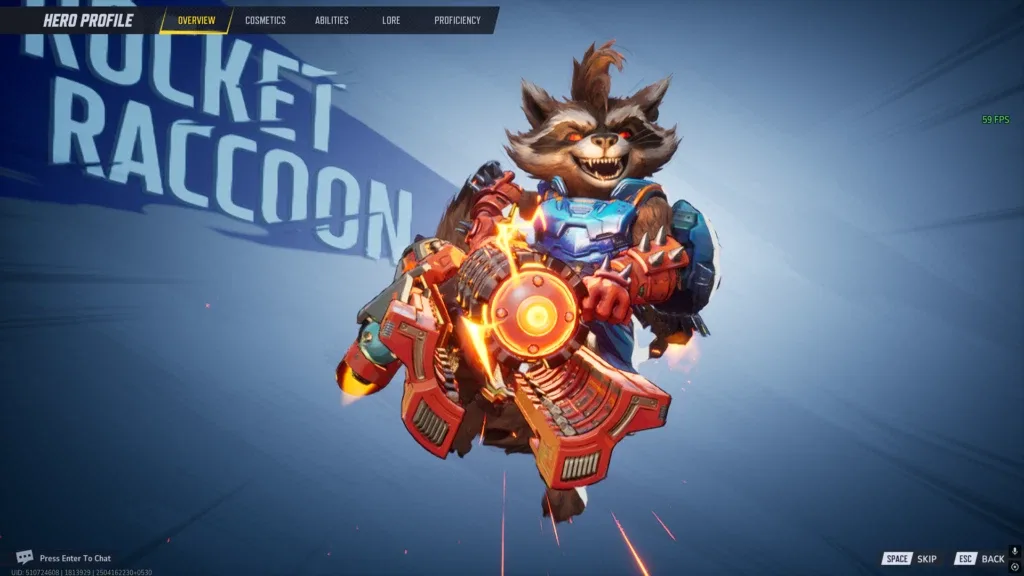Image resolution: width=1024 pixels, height=576 pixels.
Task: Open the Cosmetics tab
Action: click(265, 20)
